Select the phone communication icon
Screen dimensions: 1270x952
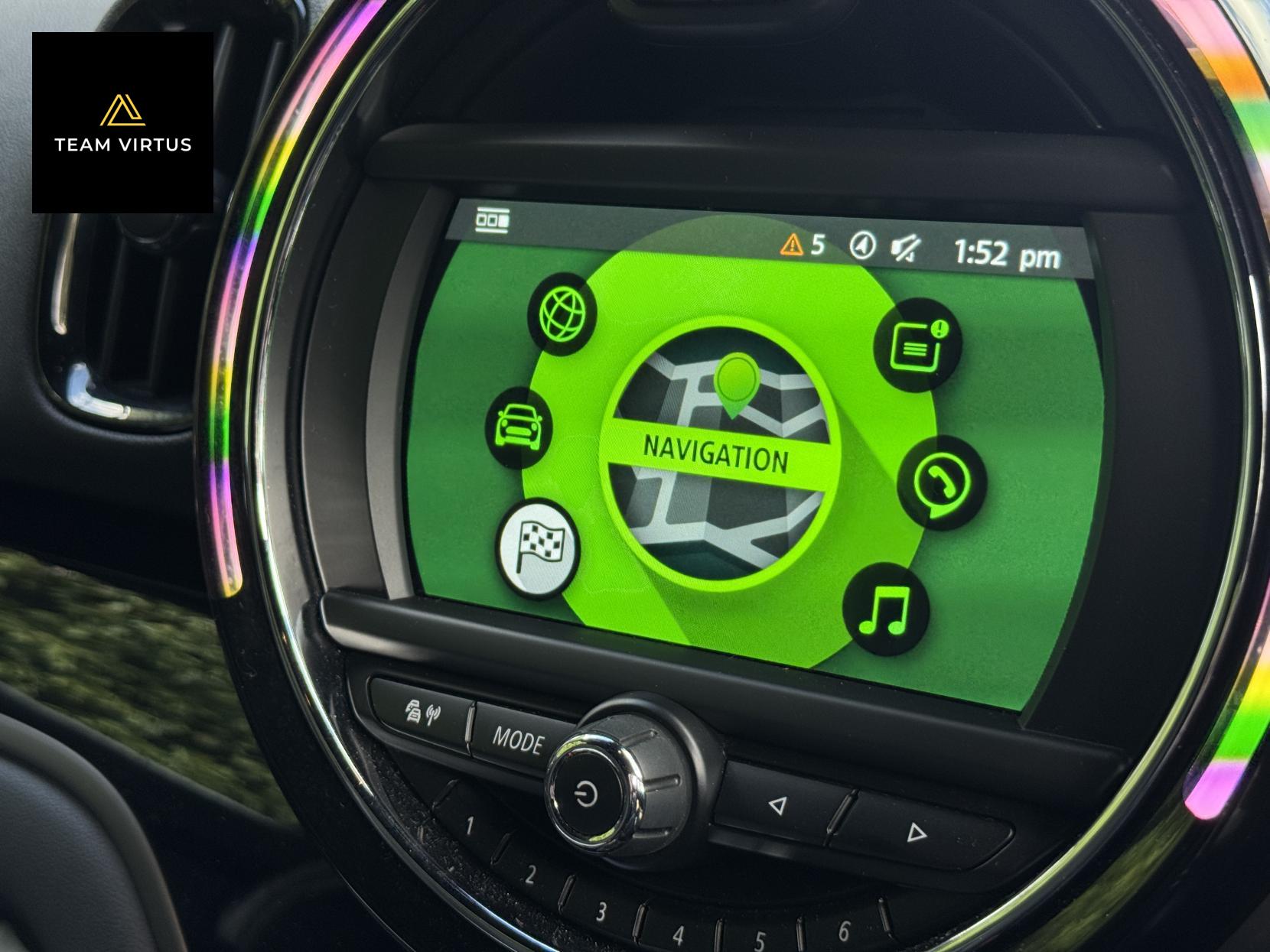[940, 483]
